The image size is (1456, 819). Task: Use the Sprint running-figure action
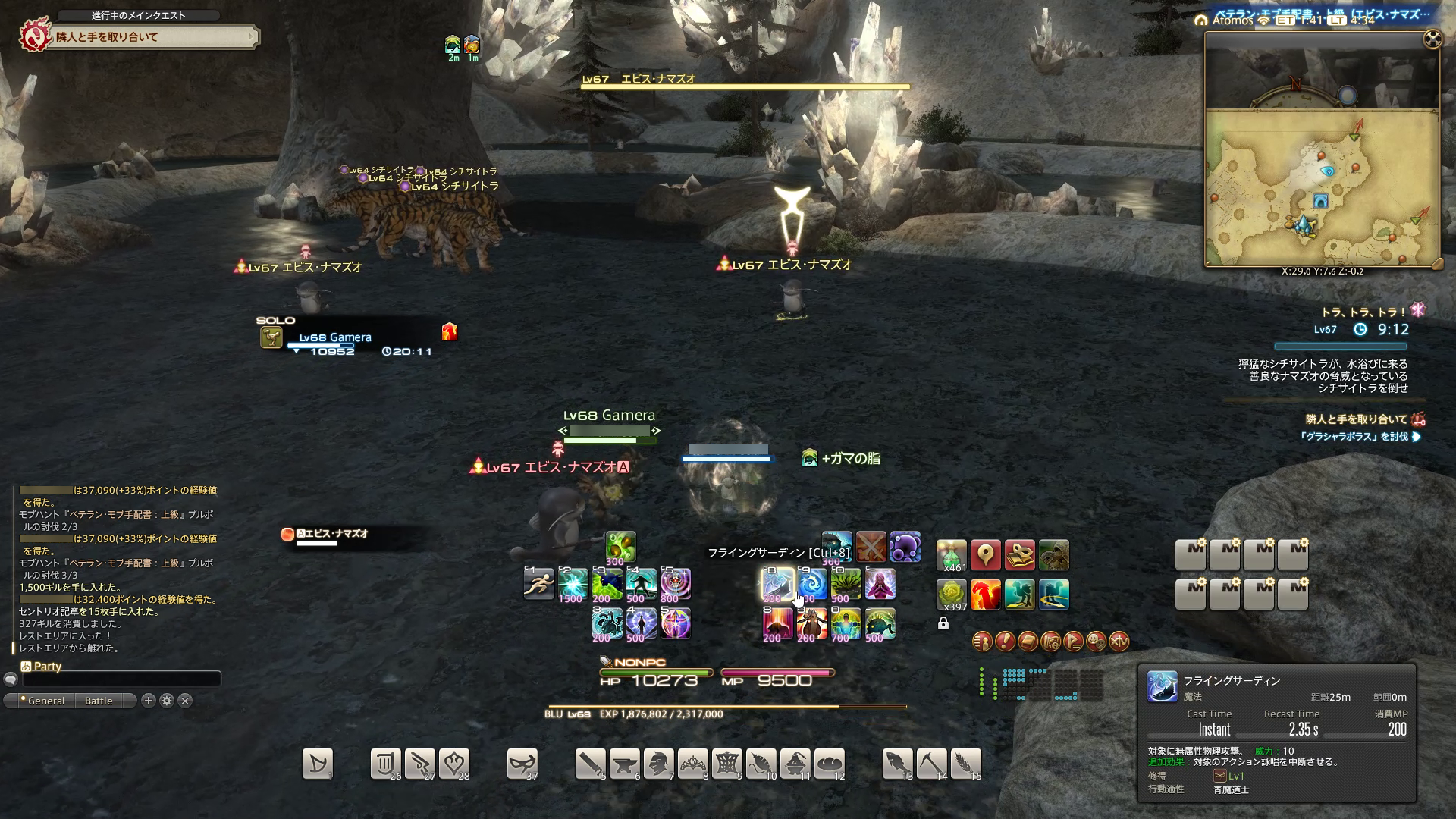point(539,584)
